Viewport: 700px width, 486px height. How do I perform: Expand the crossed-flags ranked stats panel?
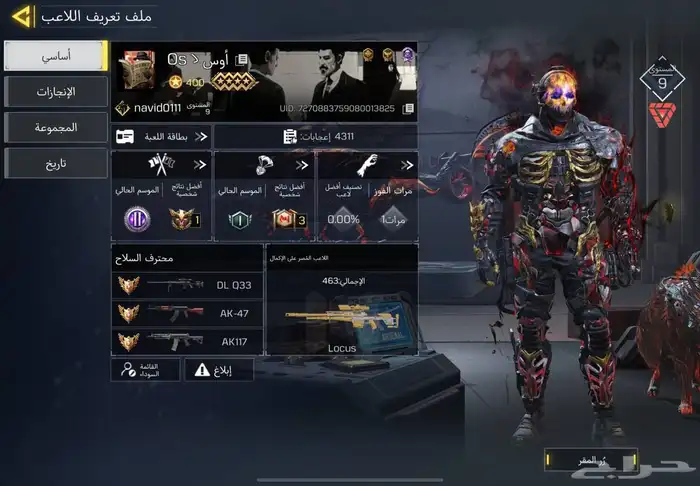coord(161,196)
